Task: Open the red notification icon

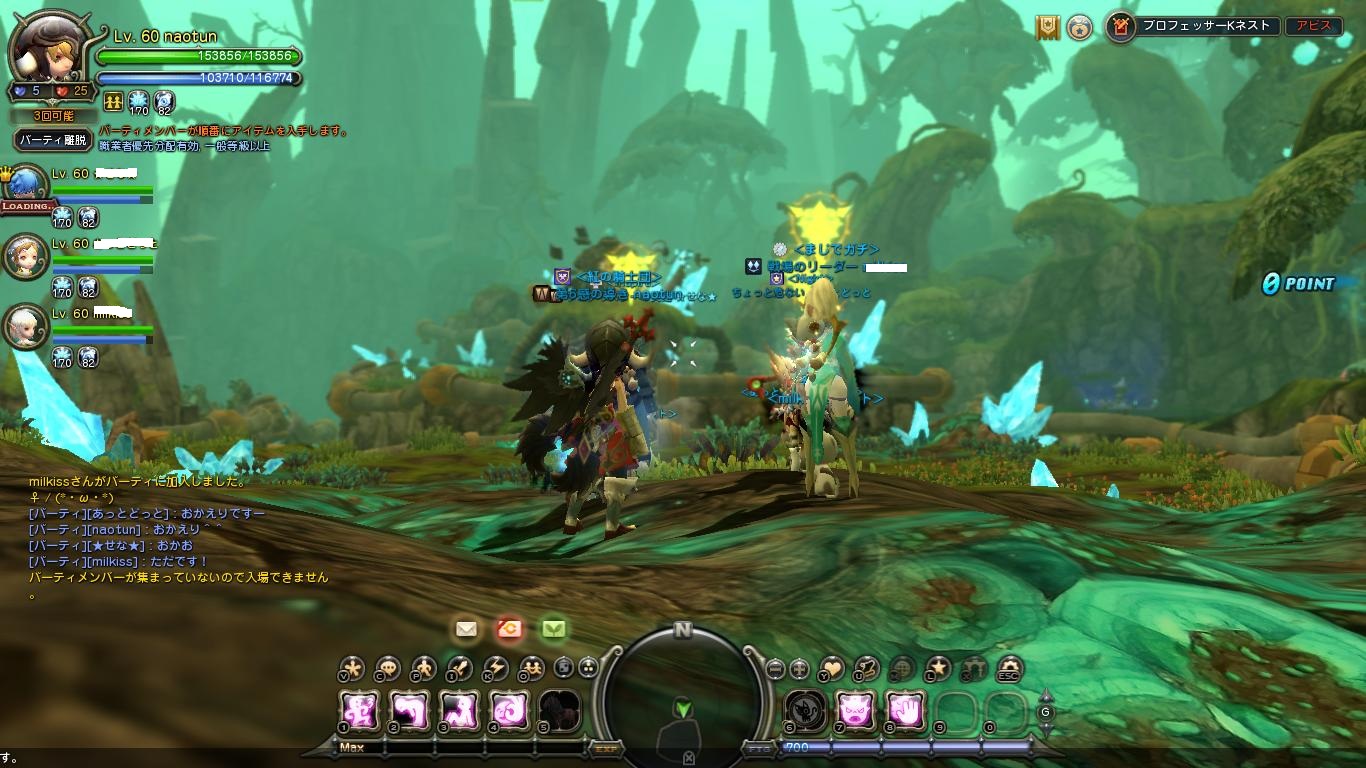Action: 510,629
